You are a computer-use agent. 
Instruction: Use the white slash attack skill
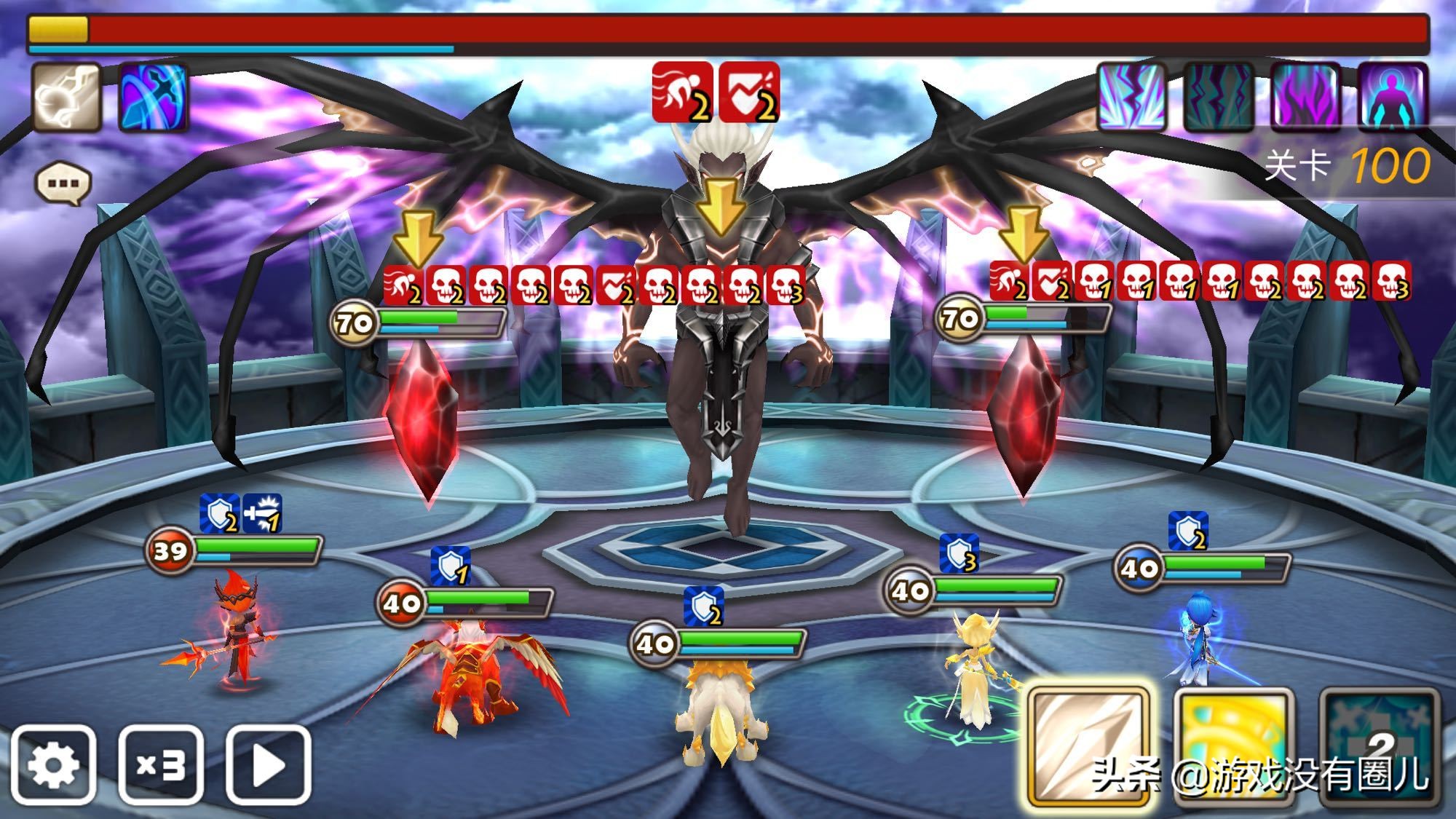1088,746
